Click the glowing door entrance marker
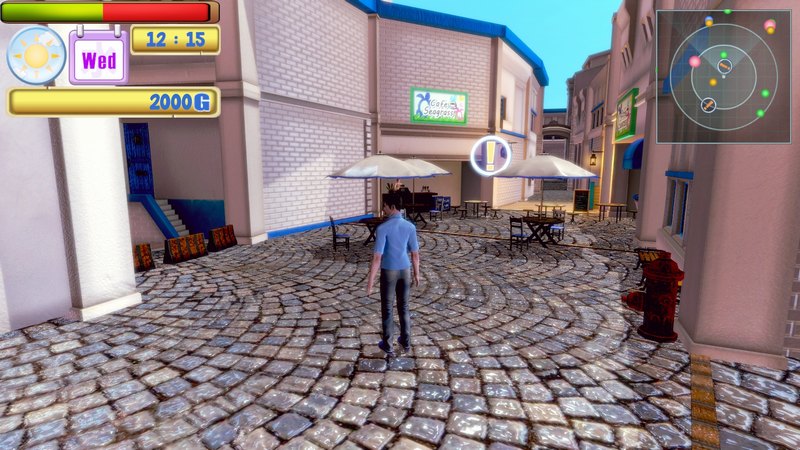The width and height of the screenshot is (800, 450). (490, 155)
